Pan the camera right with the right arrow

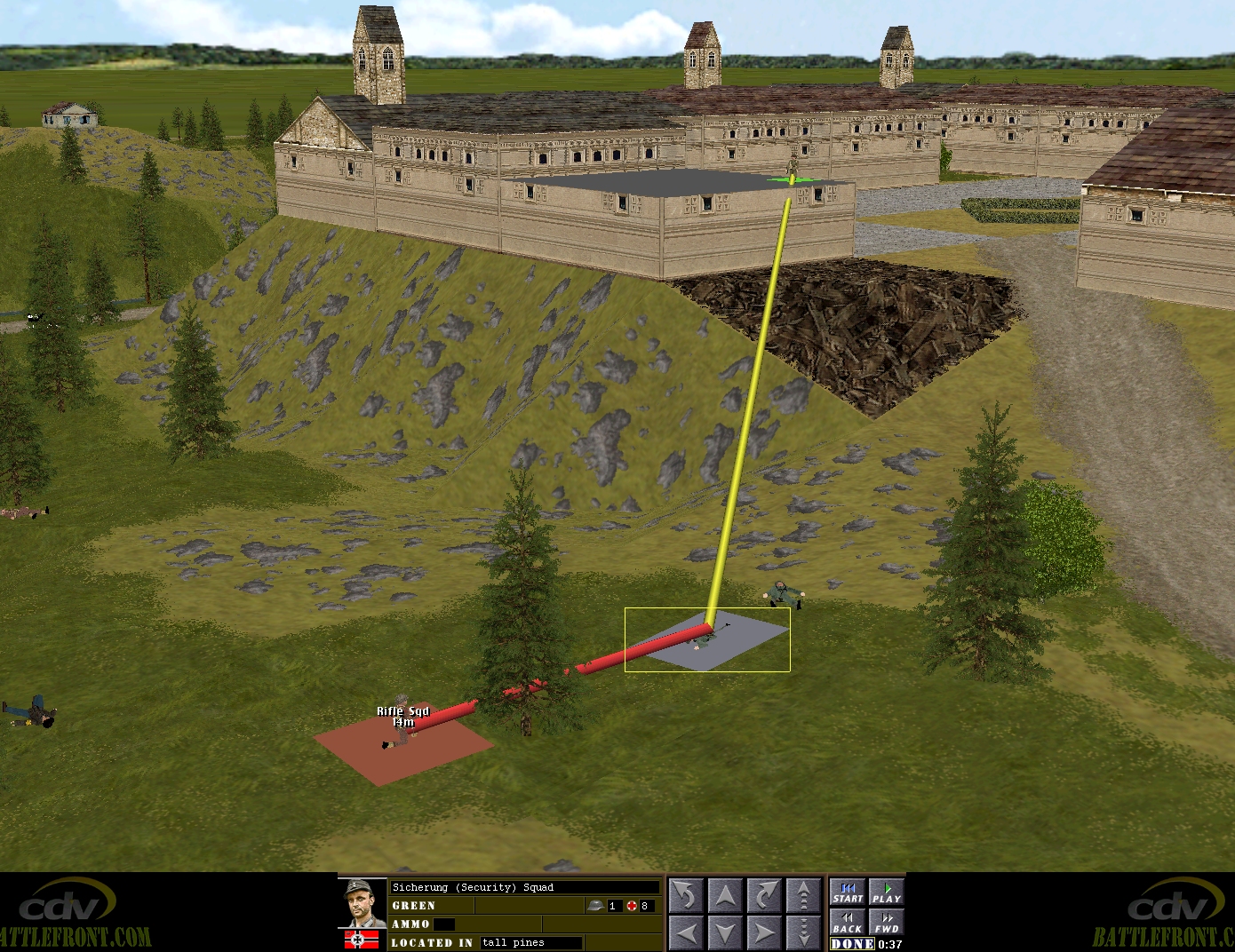(x=764, y=932)
